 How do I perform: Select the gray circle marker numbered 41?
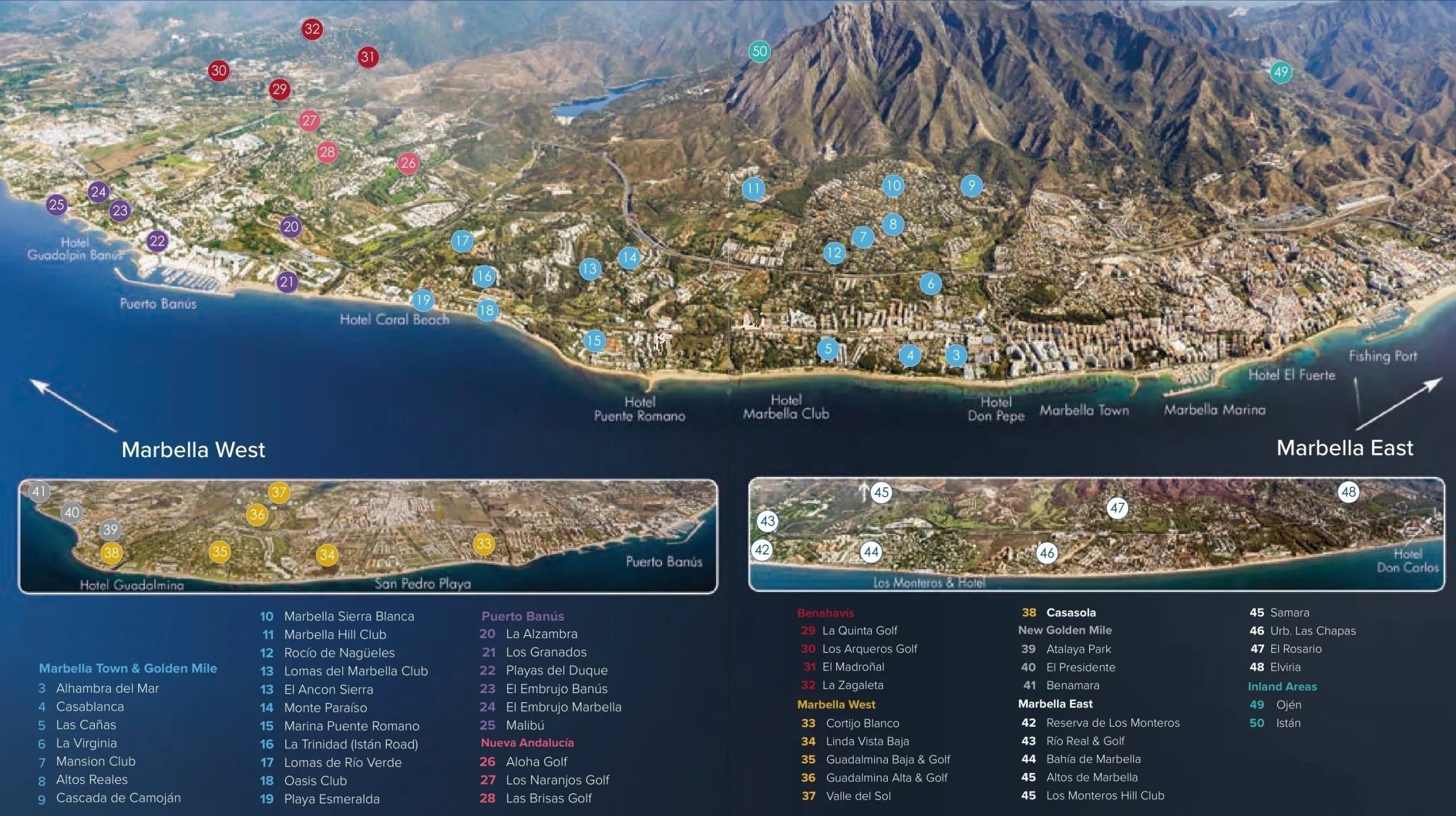click(x=39, y=492)
